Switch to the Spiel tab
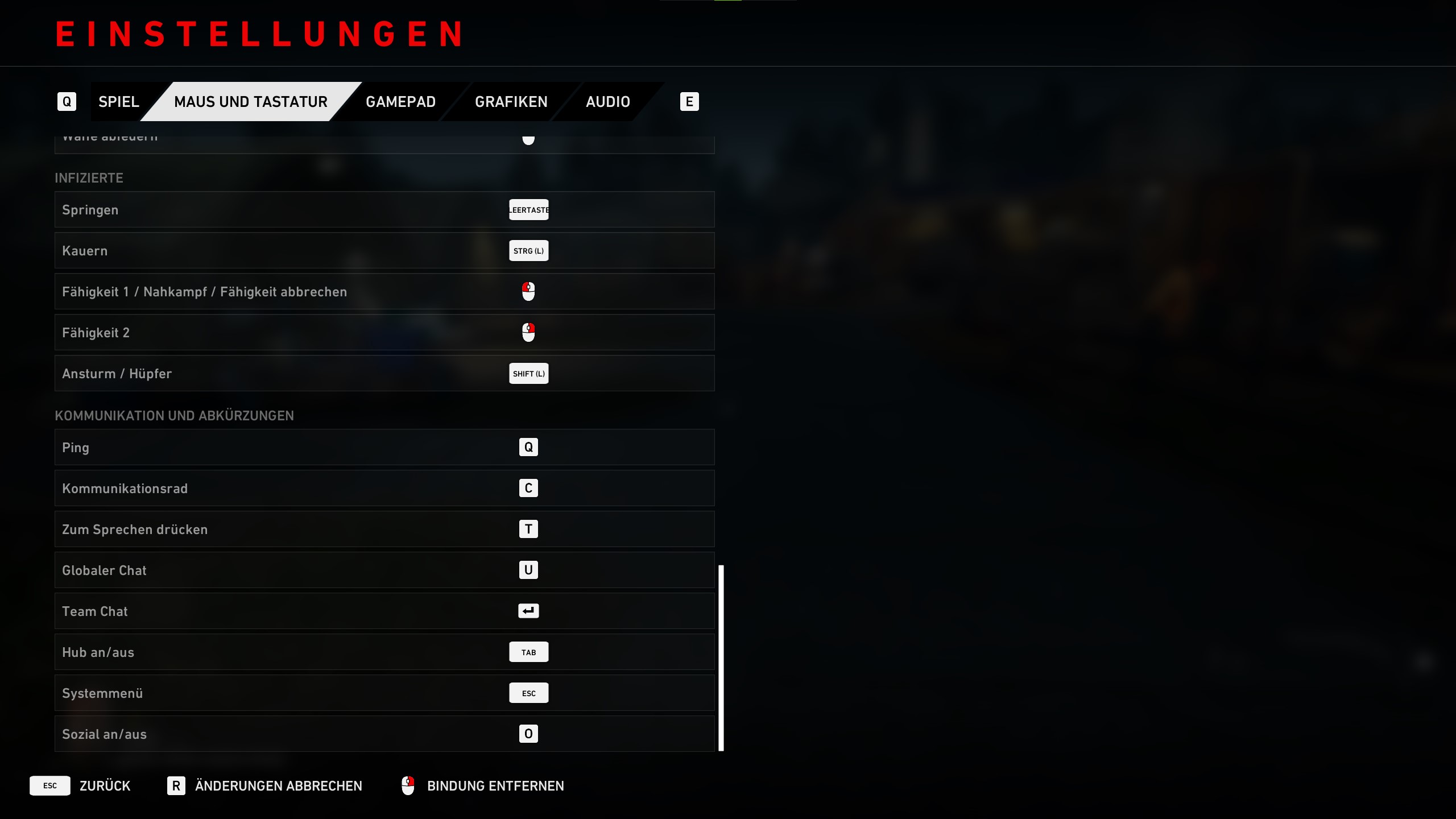The image size is (1456, 819). (118, 102)
